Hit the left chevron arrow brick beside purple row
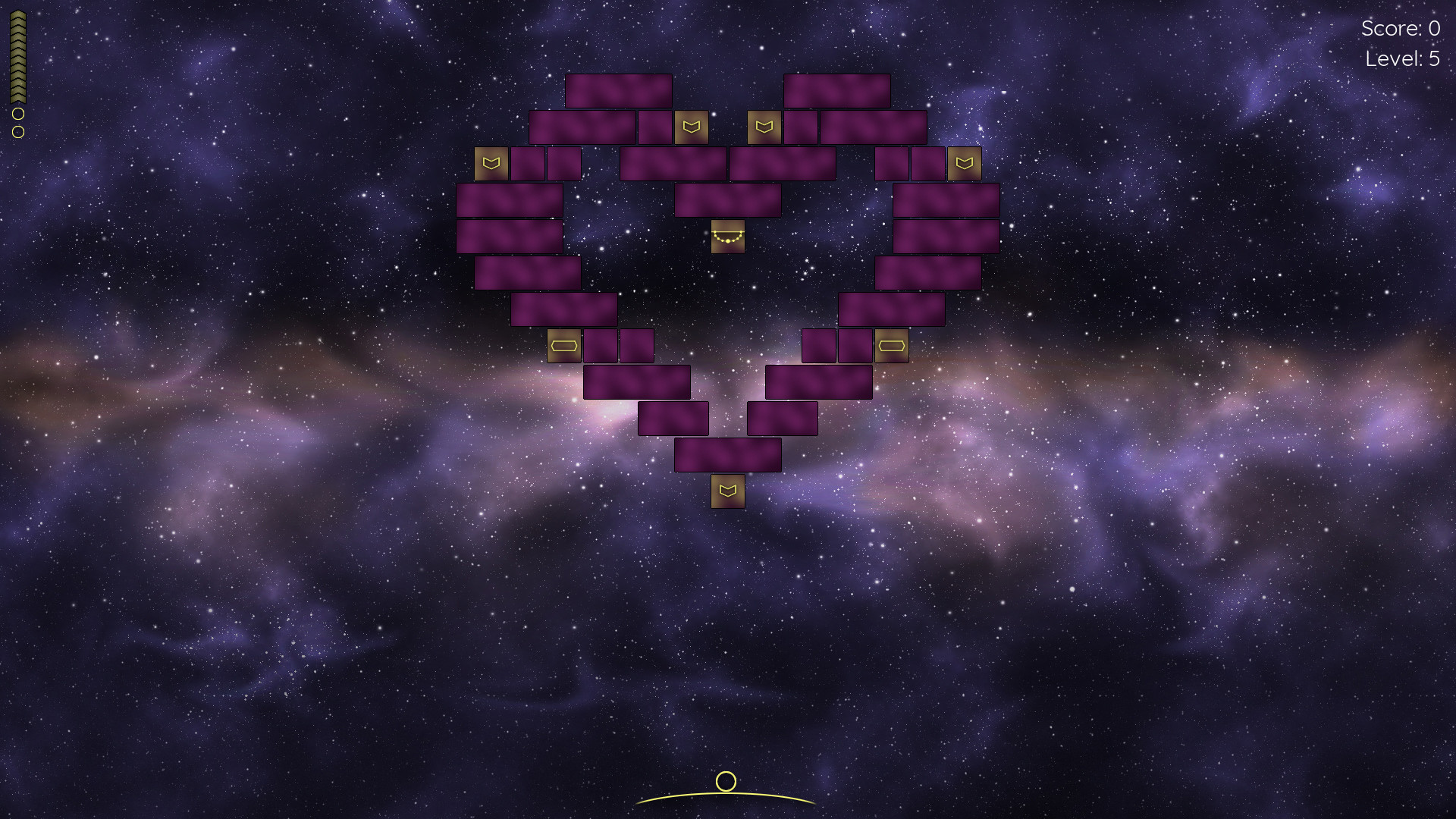This screenshot has width=1456, height=819. click(x=492, y=162)
